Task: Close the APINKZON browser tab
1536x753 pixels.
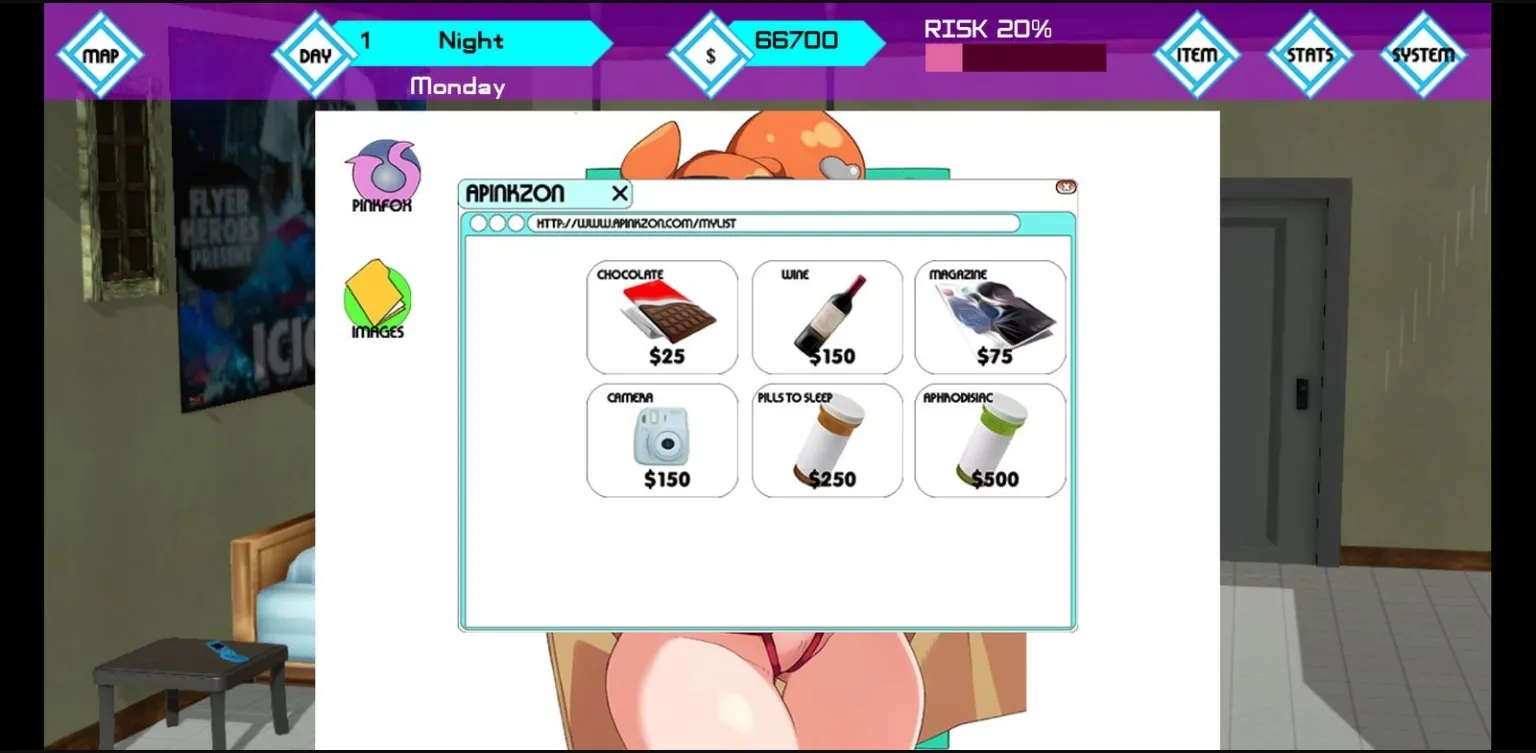Action: click(x=620, y=193)
